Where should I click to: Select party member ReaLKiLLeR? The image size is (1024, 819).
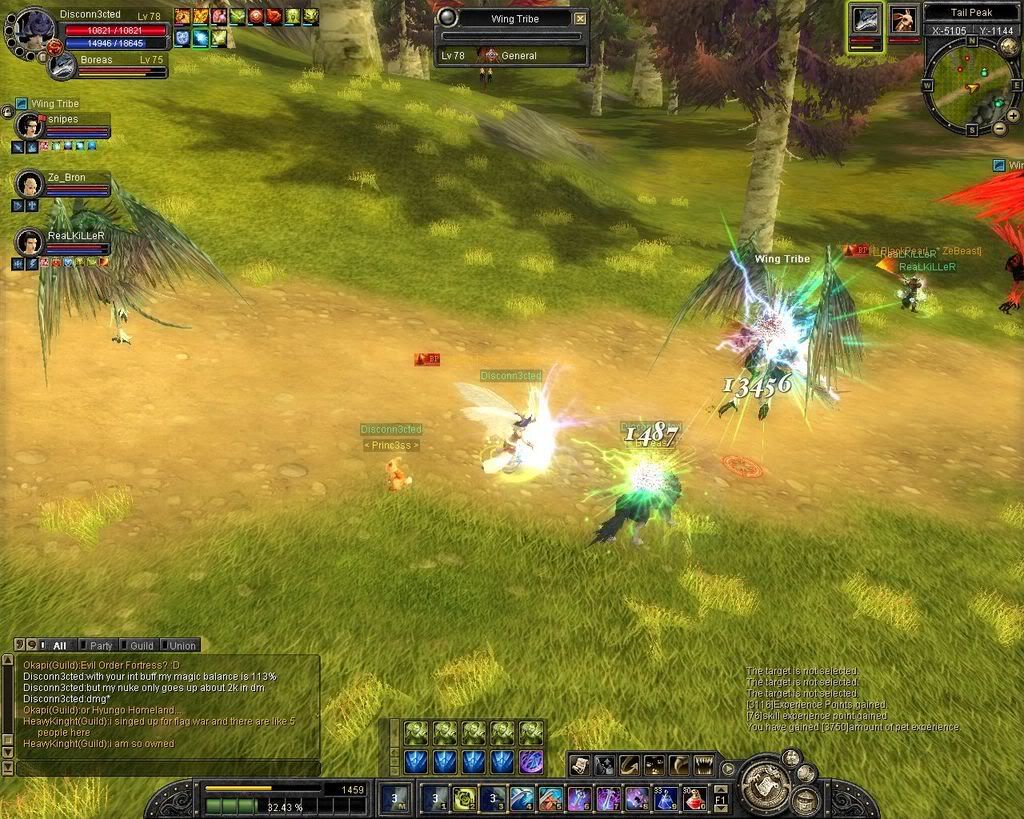pos(30,241)
